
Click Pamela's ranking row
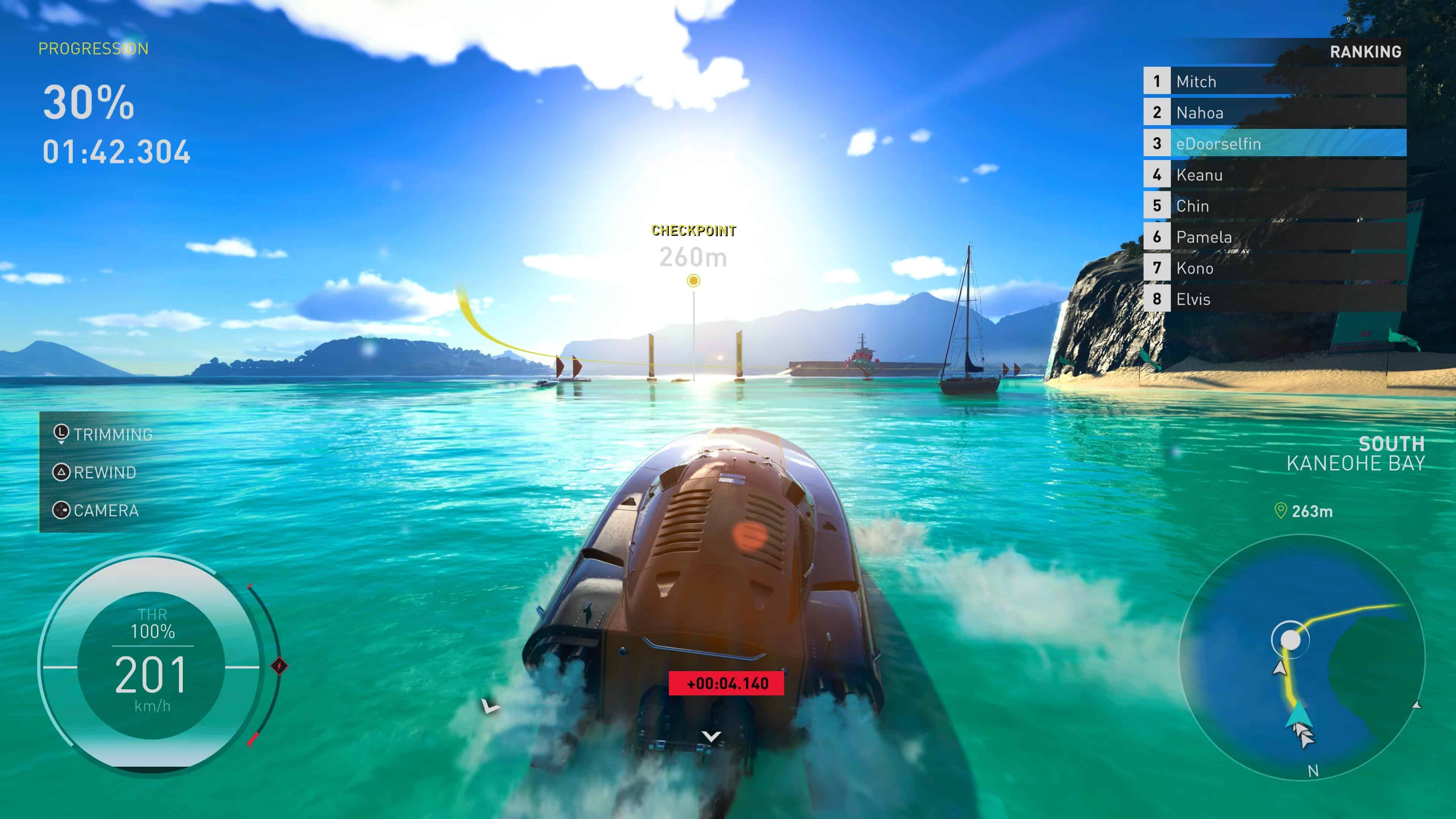click(x=1274, y=237)
